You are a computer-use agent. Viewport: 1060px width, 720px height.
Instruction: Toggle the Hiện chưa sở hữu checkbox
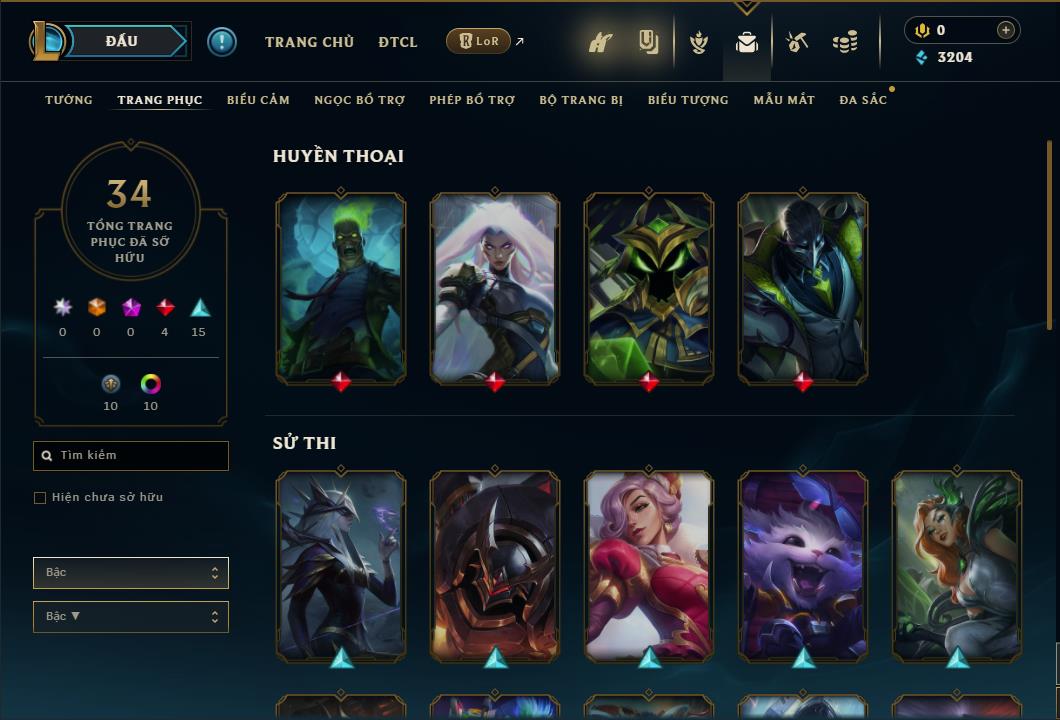coord(40,498)
